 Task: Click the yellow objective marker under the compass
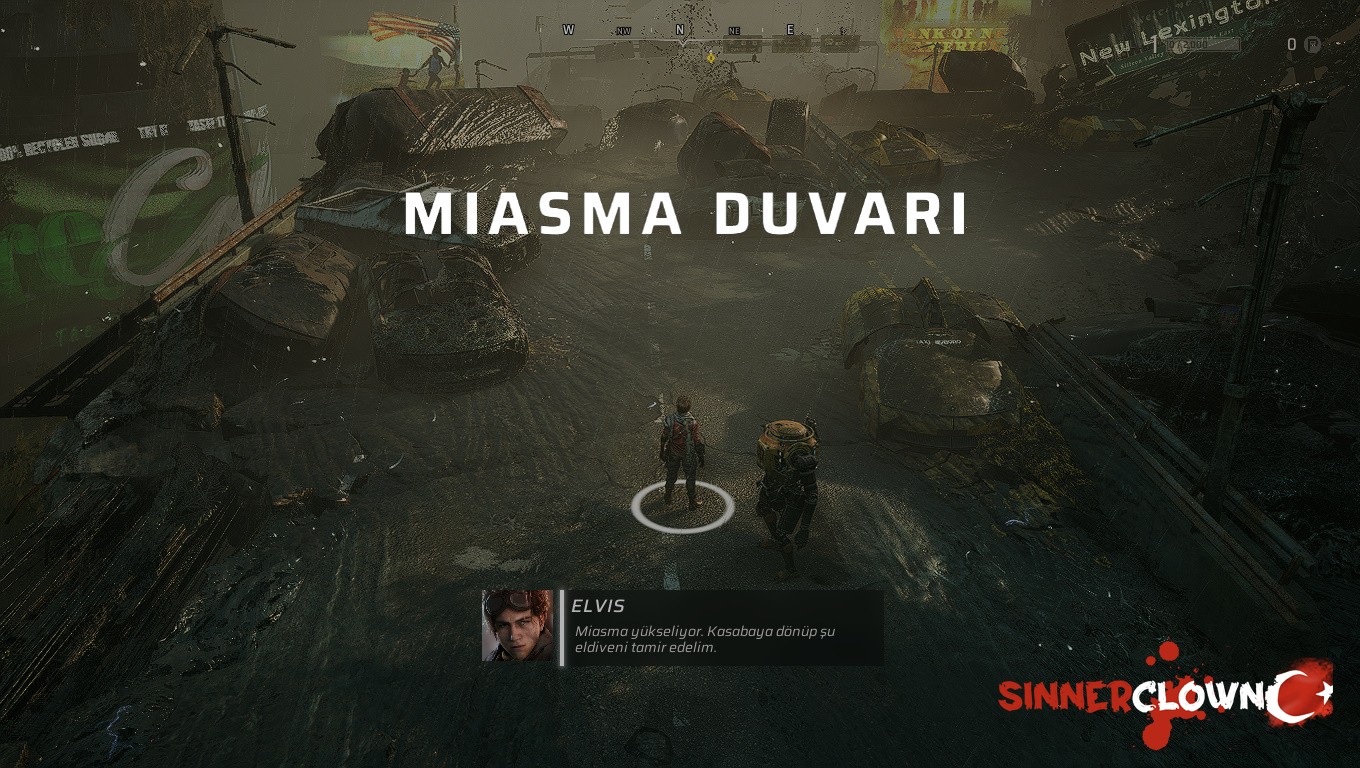pyautogui.click(x=711, y=58)
